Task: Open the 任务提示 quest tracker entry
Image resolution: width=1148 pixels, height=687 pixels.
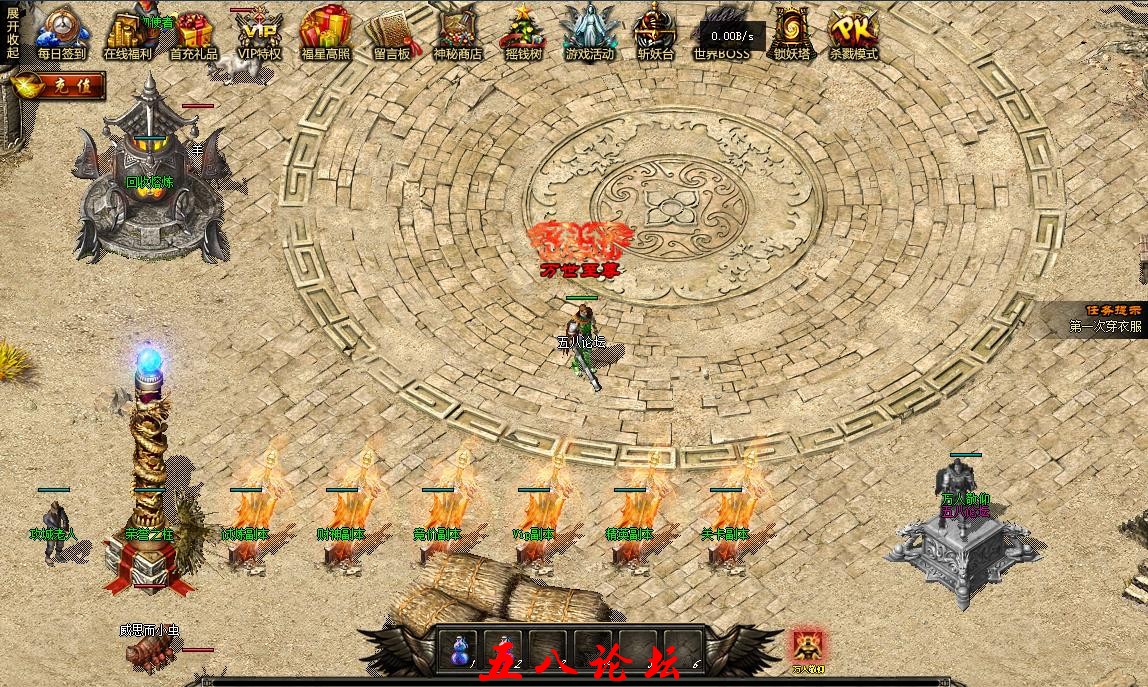Action: (x=1104, y=319)
